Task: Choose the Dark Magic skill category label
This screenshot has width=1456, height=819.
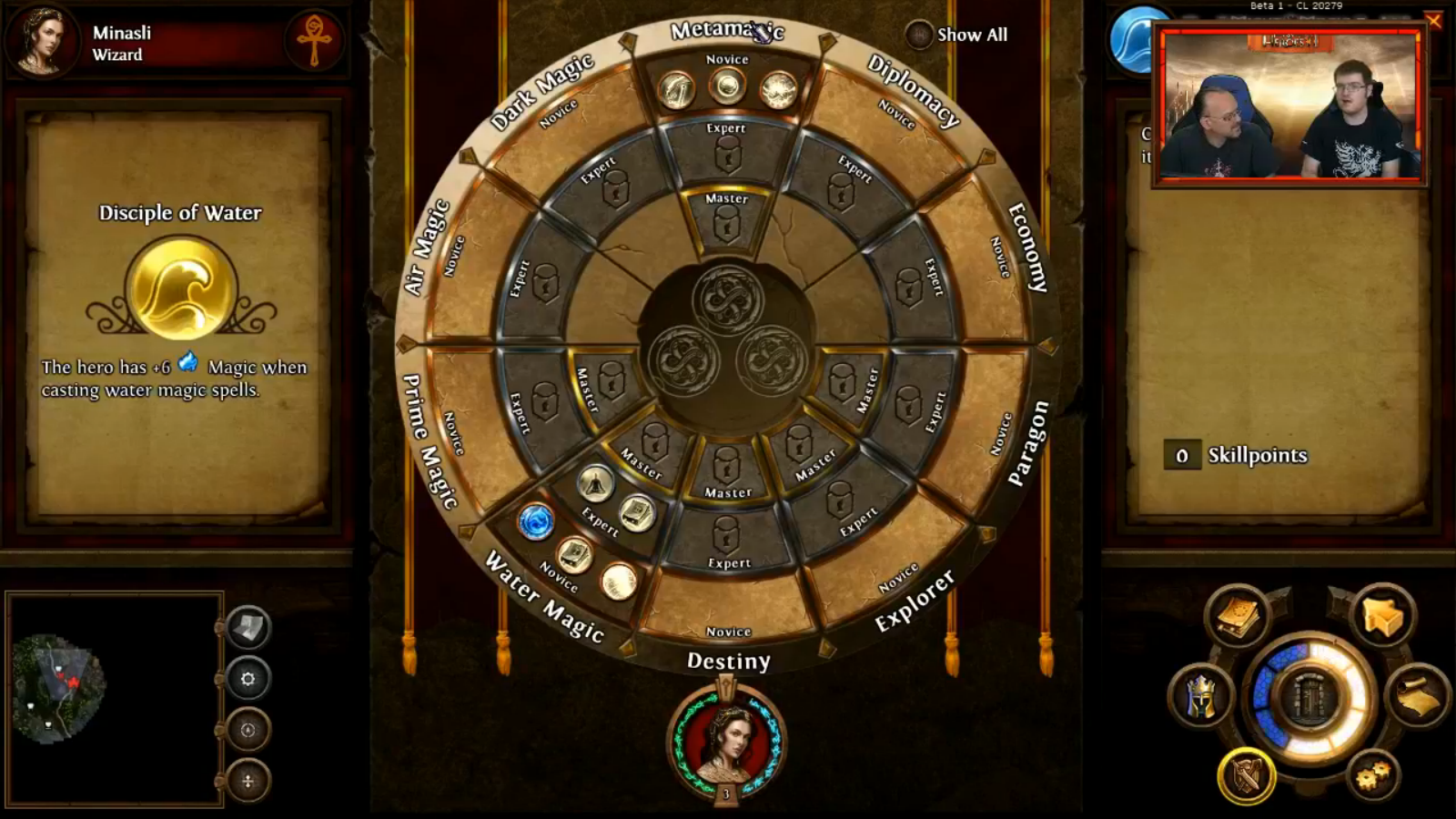Action: tap(542, 90)
